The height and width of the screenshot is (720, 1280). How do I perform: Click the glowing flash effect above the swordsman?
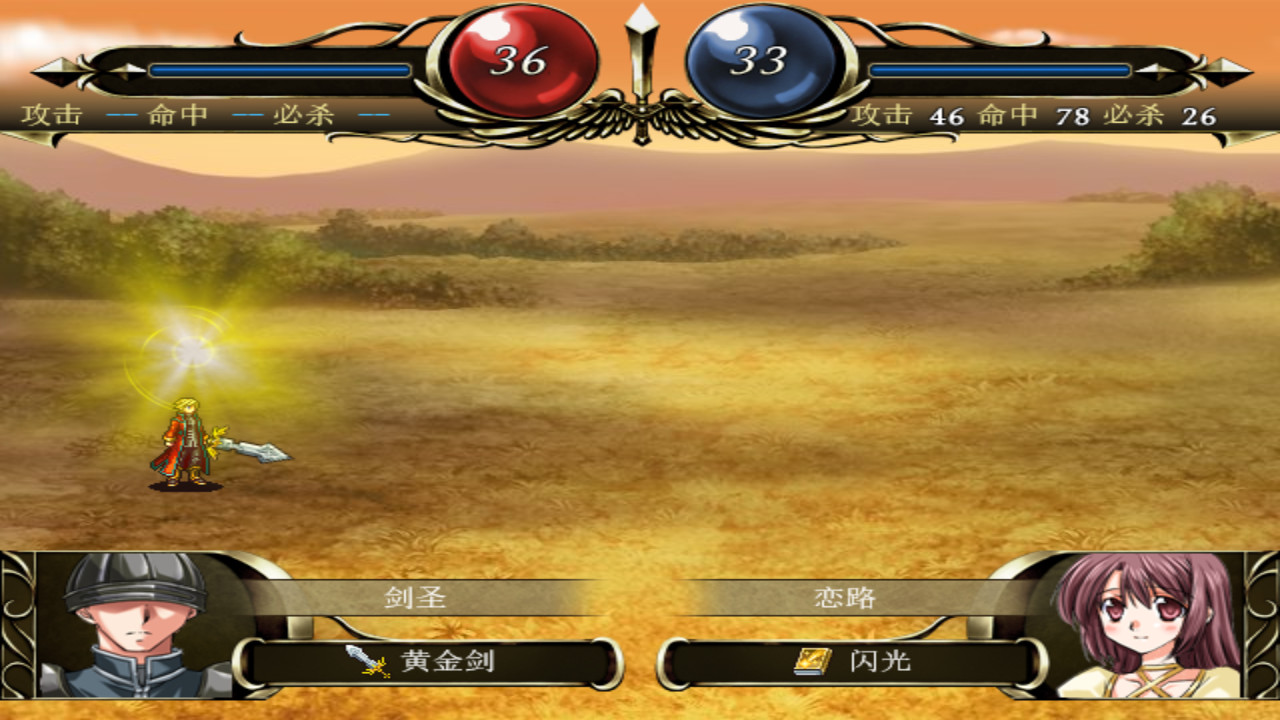pyautogui.click(x=188, y=348)
